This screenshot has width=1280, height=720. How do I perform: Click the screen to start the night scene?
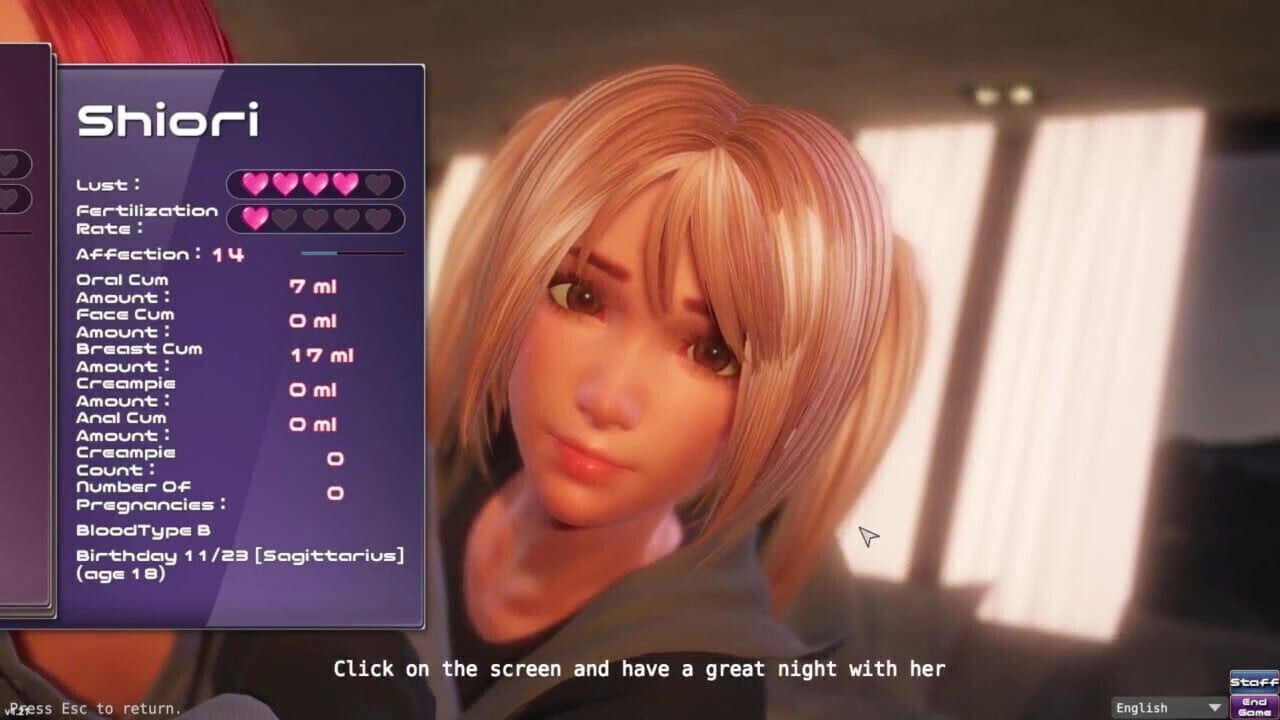click(x=800, y=400)
